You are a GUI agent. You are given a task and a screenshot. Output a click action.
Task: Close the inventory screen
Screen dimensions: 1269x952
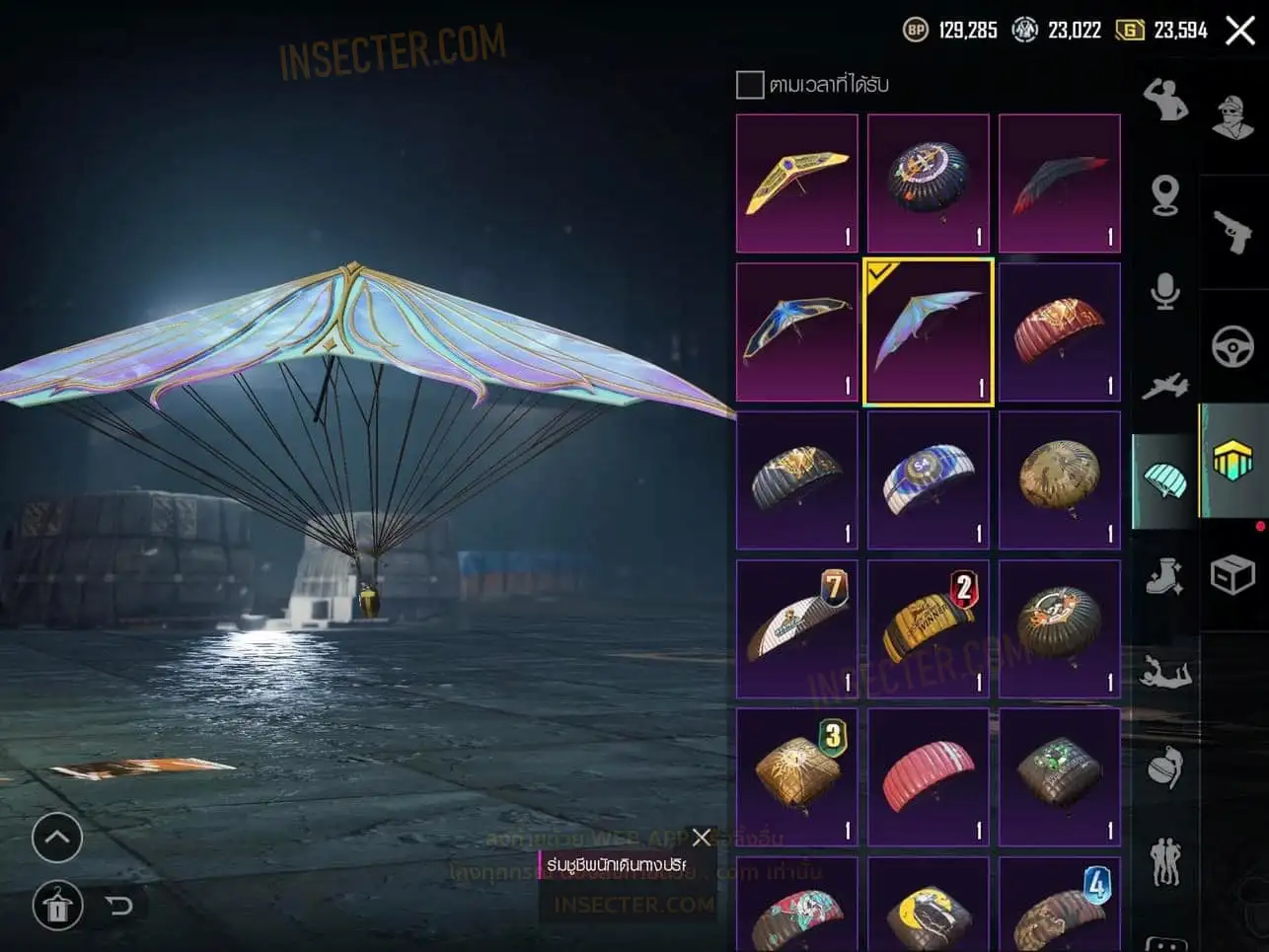pos(1240,31)
